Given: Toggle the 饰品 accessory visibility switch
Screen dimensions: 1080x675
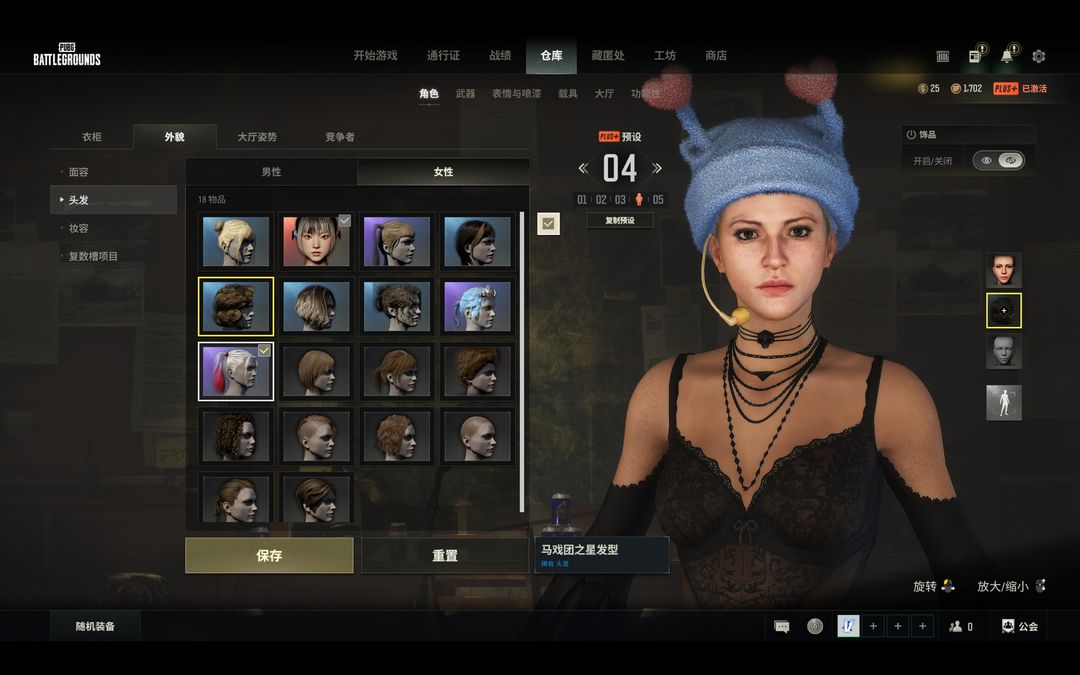Looking at the screenshot, I should click(999, 160).
